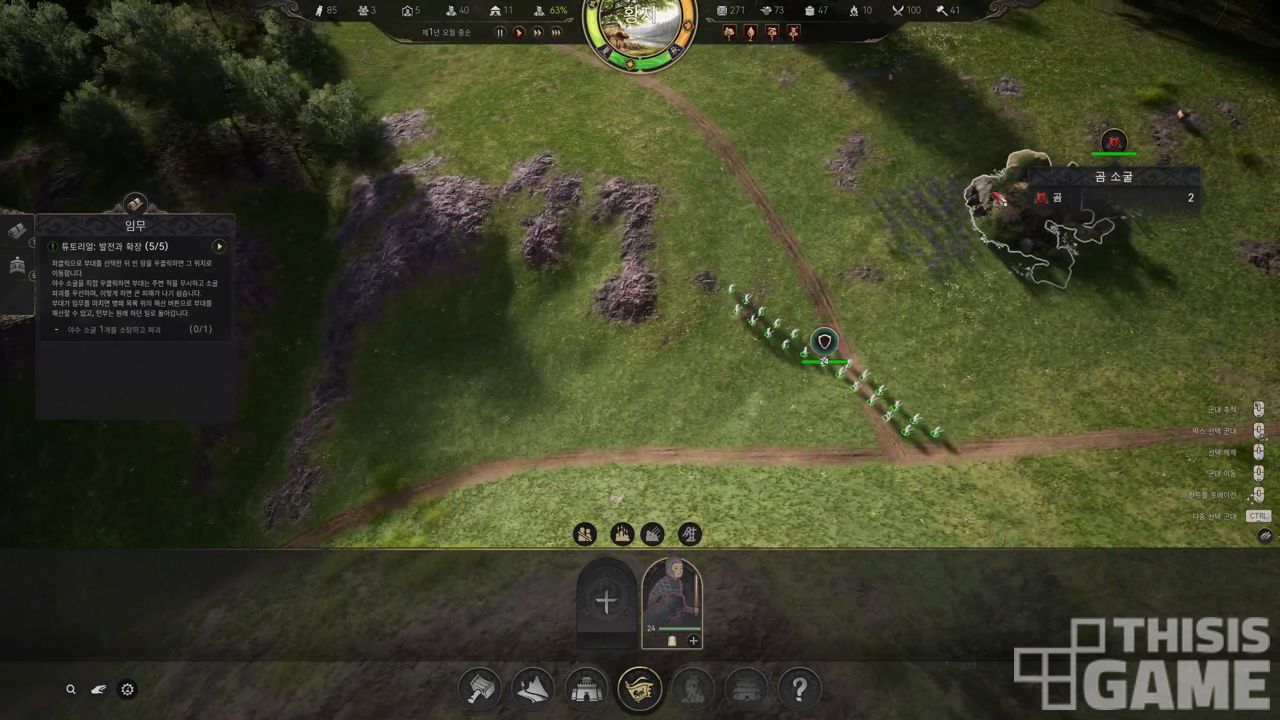This screenshot has width=1280, height=720.
Task: Open the magnifying glass search icon
Action: [71, 689]
